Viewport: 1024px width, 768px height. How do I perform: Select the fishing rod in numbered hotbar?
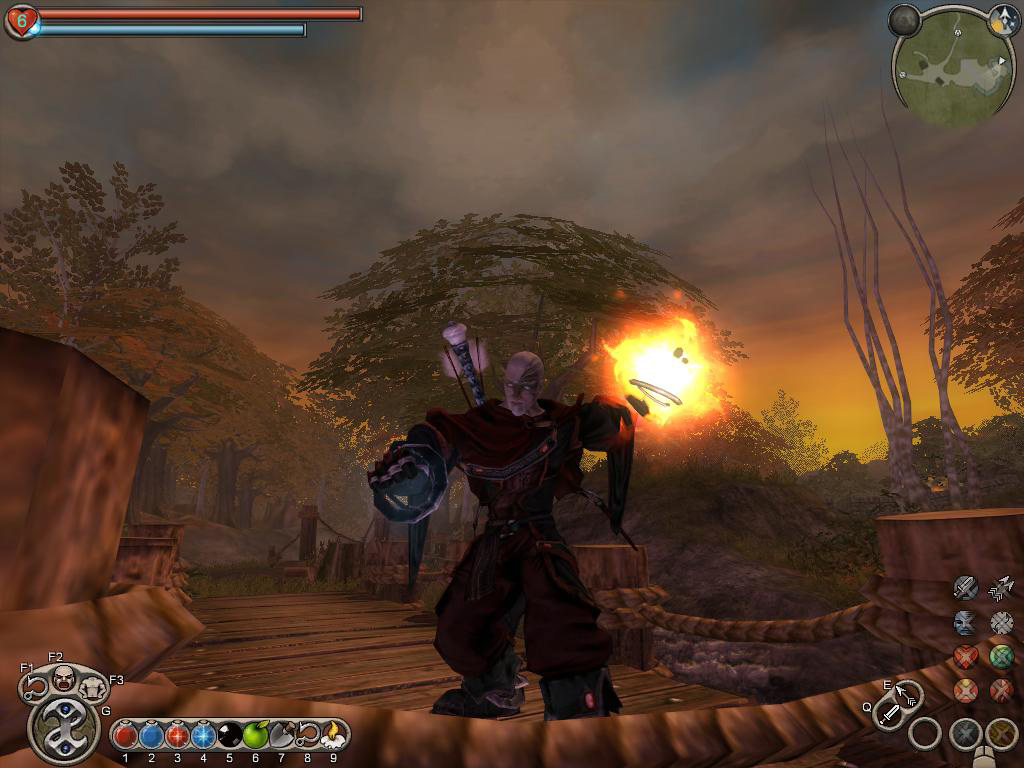[307, 735]
